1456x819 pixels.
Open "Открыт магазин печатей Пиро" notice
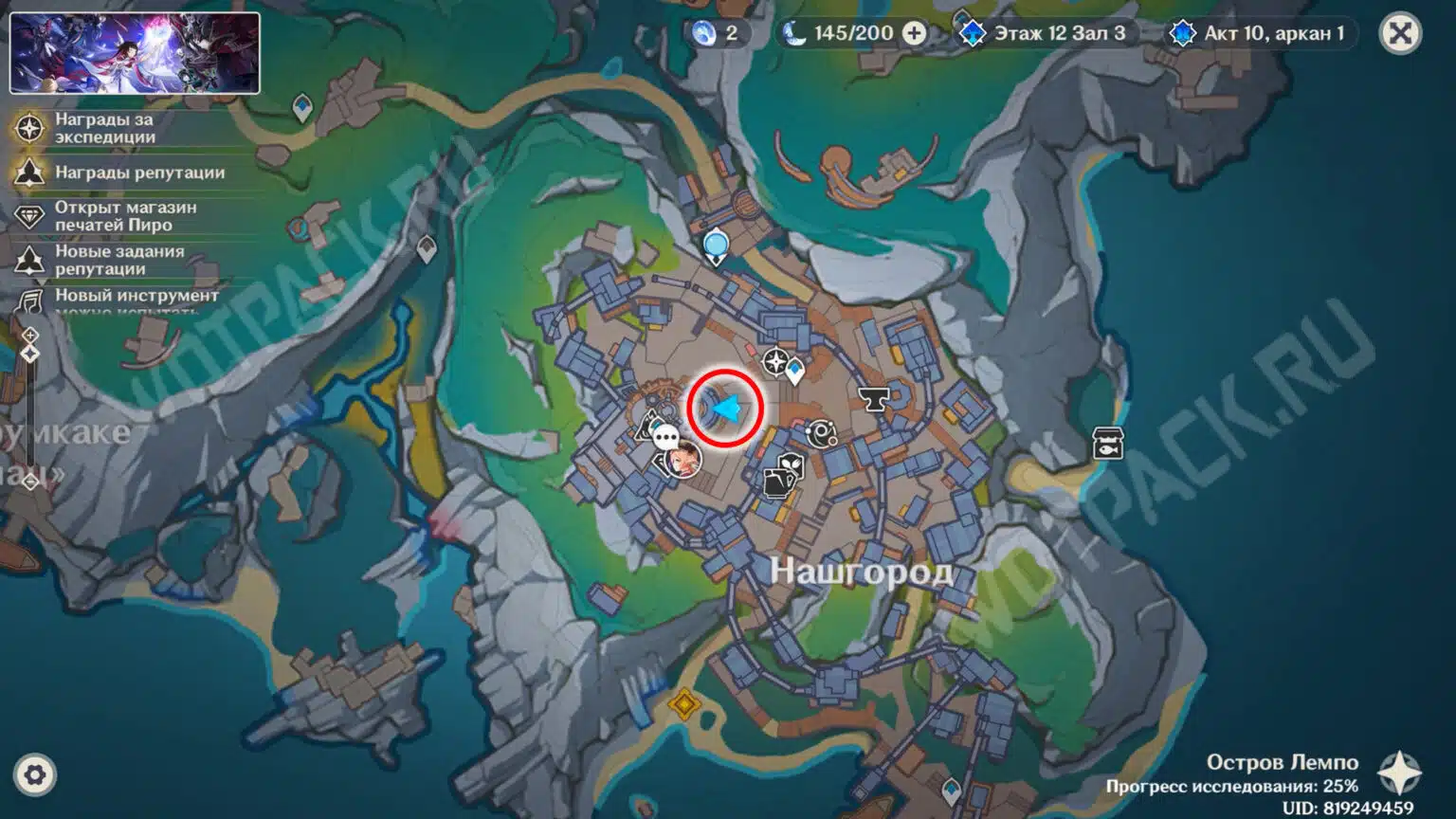125,216
